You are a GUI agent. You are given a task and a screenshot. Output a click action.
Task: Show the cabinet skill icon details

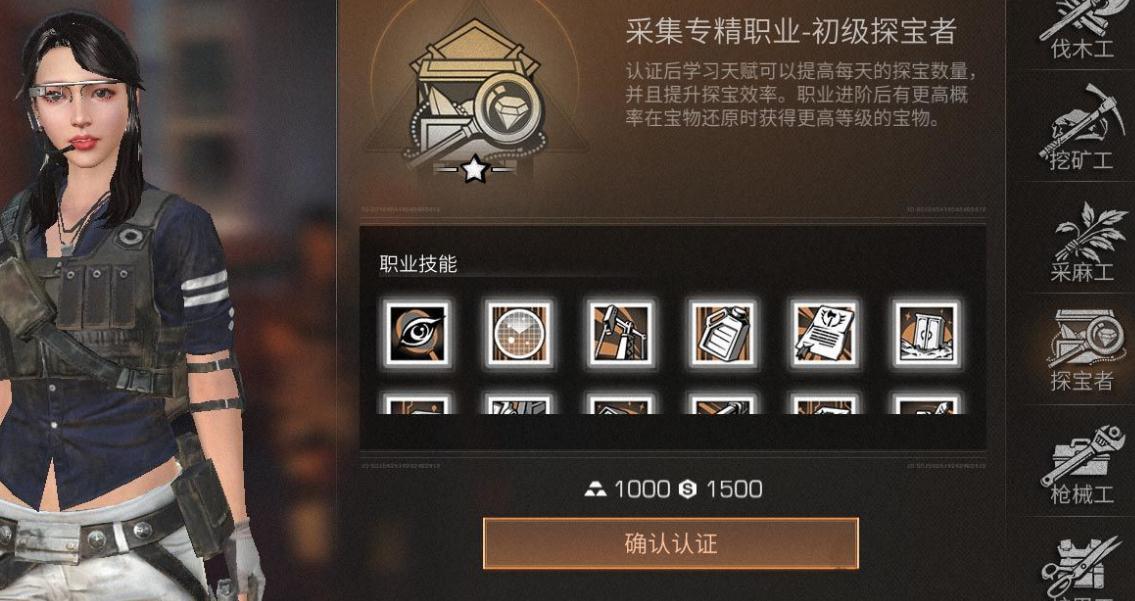tap(925, 333)
